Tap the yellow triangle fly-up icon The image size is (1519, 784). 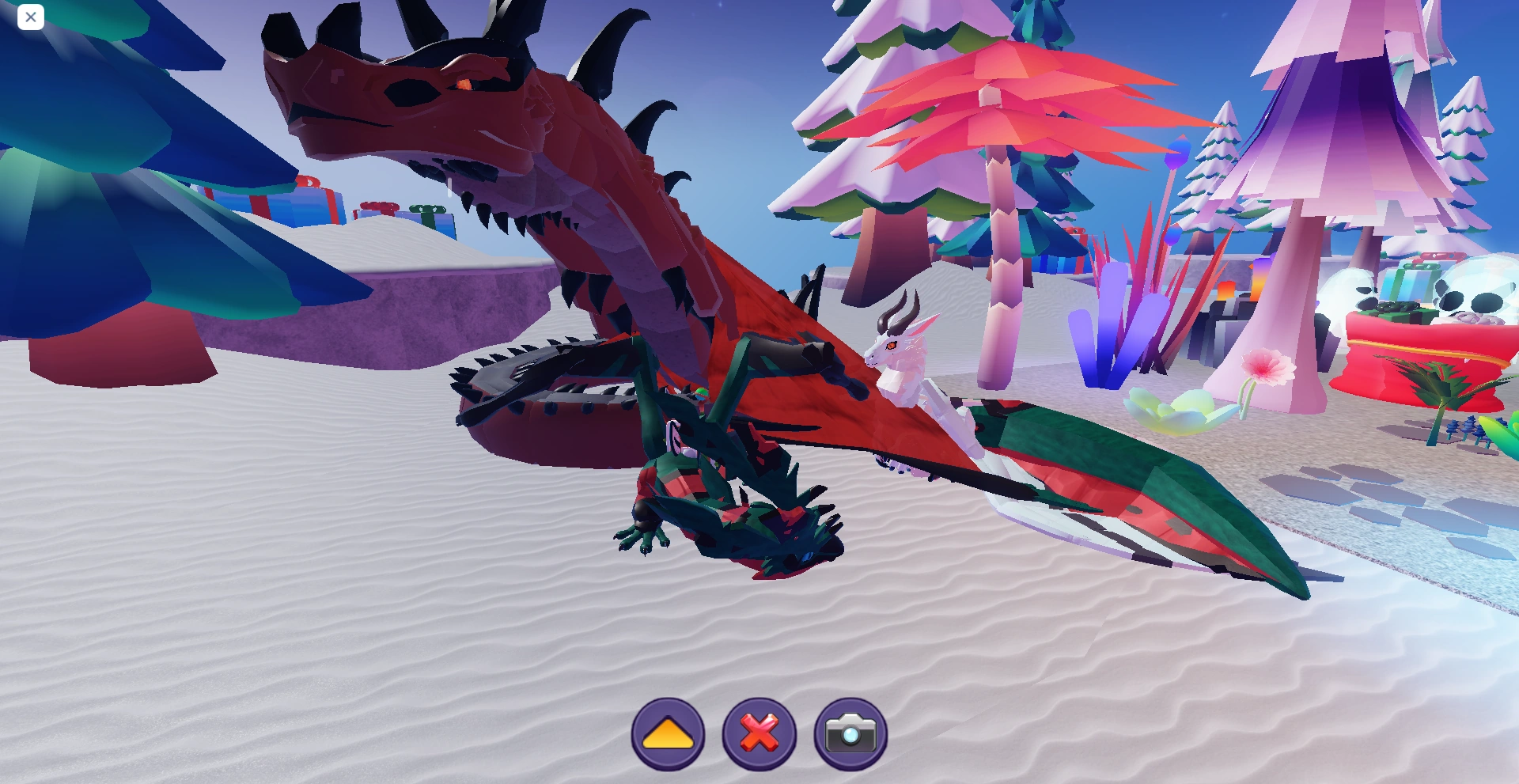tap(669, 732)
